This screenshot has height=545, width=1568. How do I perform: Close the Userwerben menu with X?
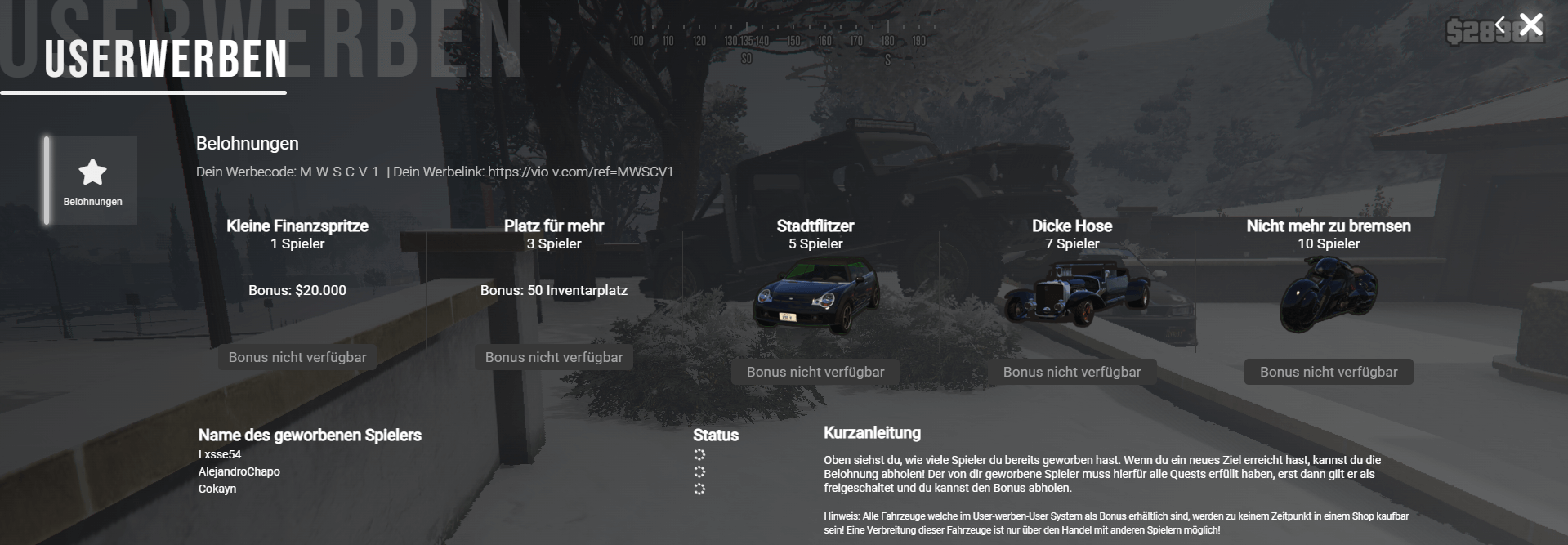(1530, 25)
